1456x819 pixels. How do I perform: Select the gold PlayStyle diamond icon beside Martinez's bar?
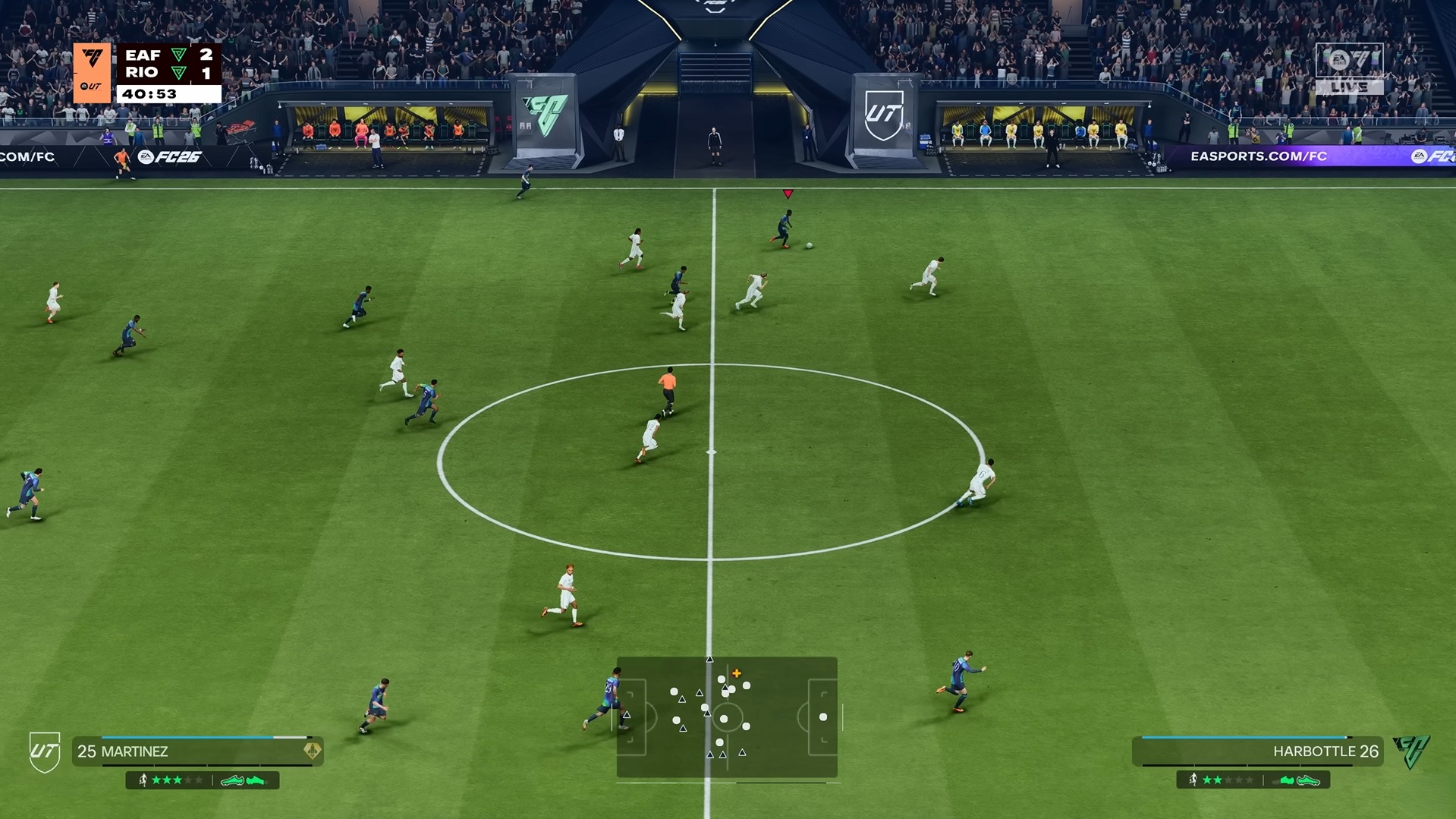311,751
